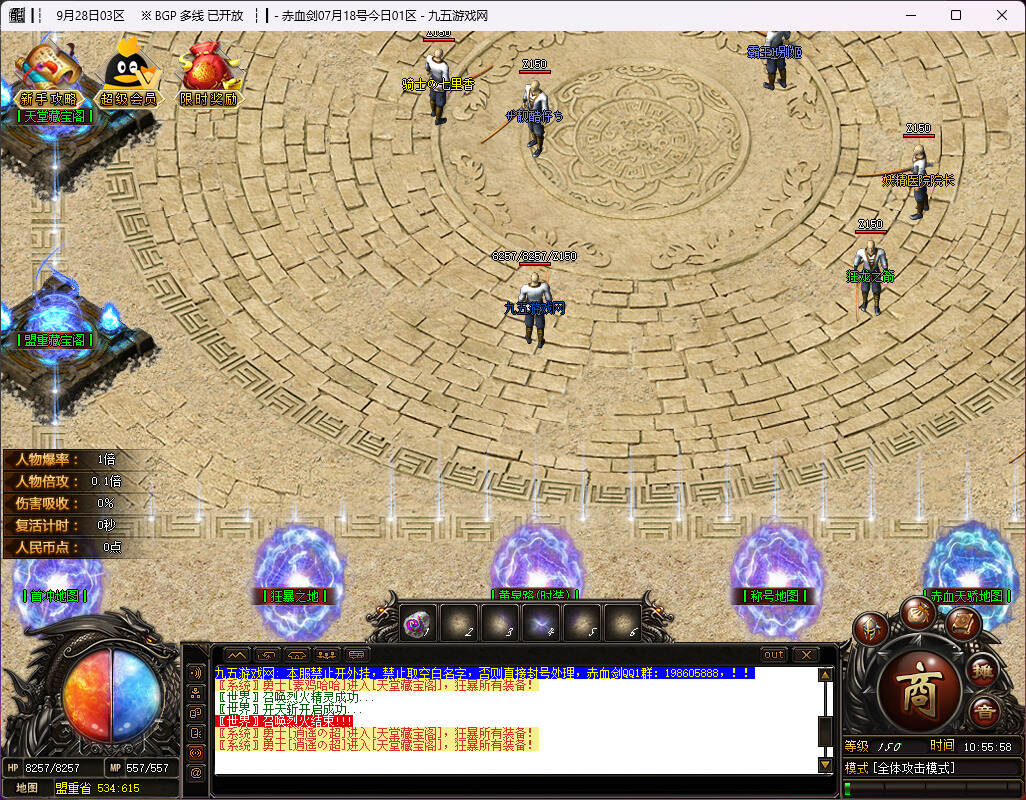This screenshot has height=800, width=1026.
Task: Click the 摊 stall button
Action: (983, 671)
